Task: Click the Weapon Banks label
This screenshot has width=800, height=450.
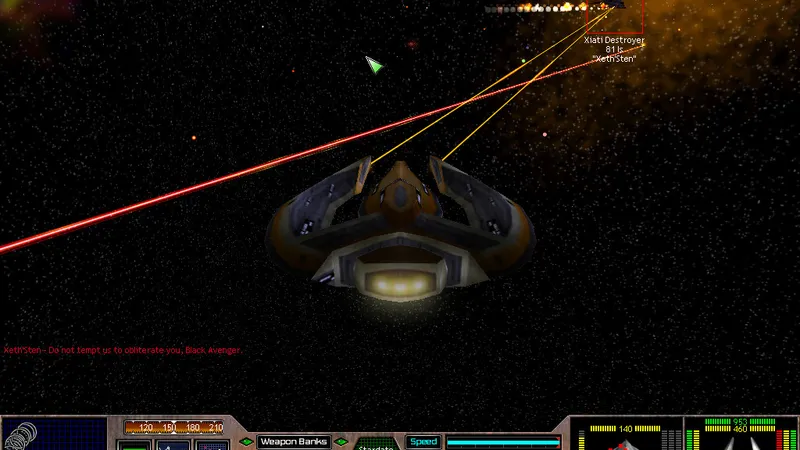Action: click(294, 441)
